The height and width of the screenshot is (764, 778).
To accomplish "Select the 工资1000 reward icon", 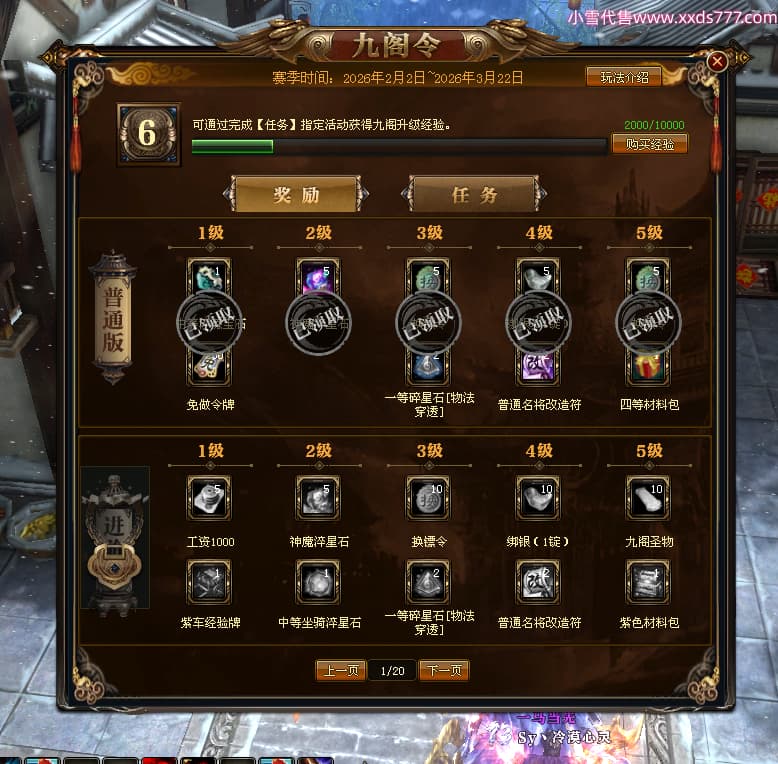I will [209, 498].
